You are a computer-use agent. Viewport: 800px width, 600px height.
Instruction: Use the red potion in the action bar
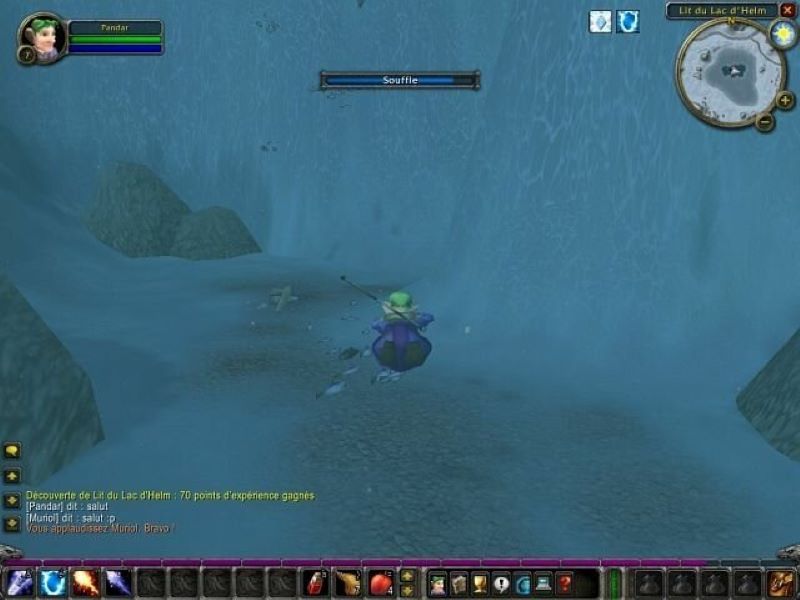coord(315,582)
